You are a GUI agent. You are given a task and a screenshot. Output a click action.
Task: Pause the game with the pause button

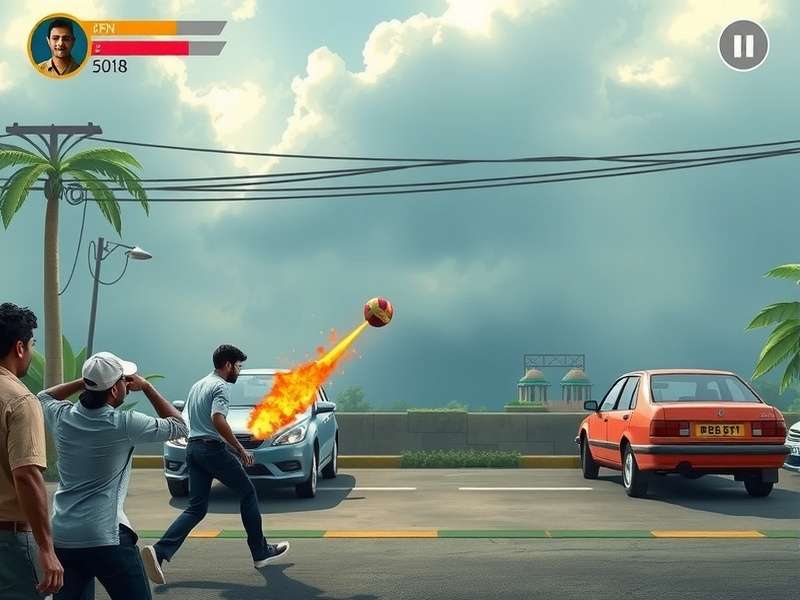743,46
